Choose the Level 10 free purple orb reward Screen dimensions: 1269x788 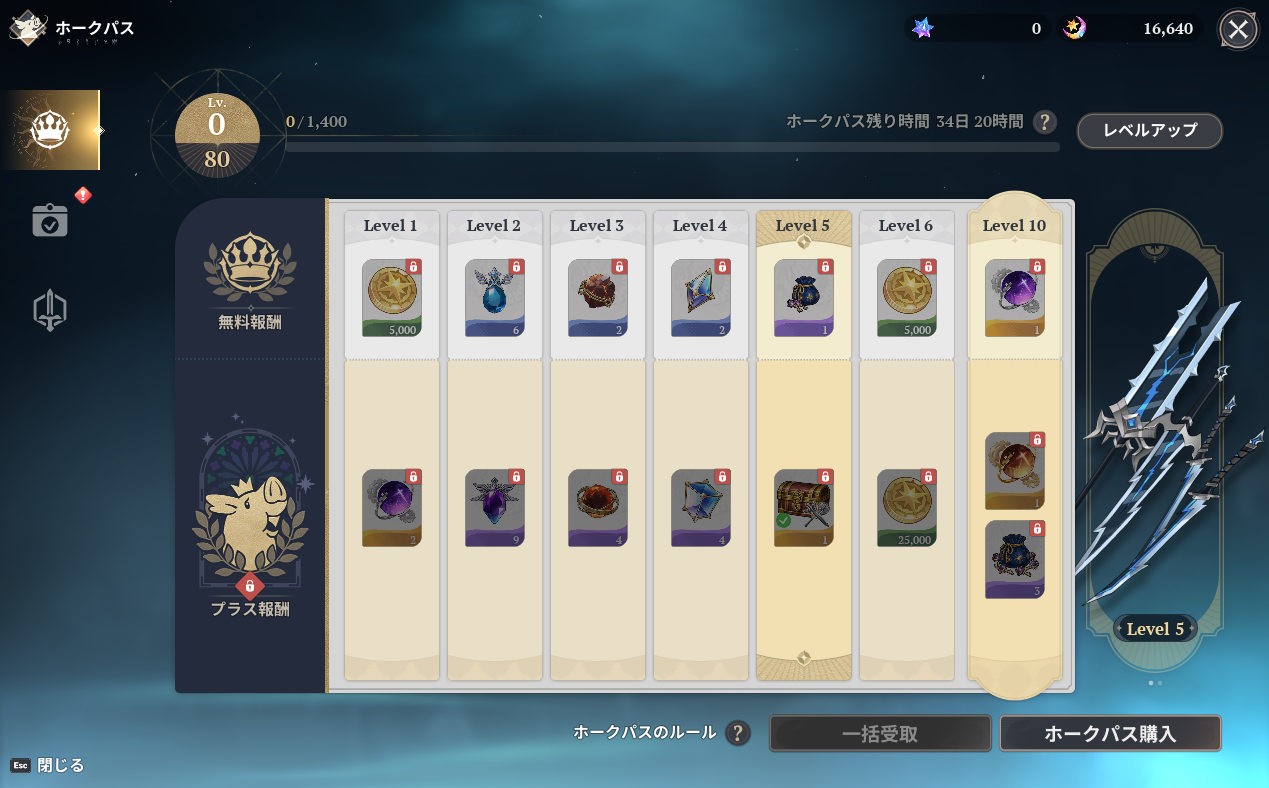click(1014, 298)
